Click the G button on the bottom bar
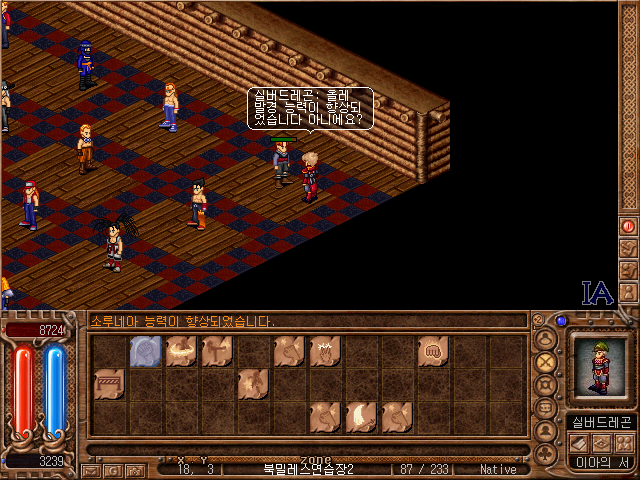This screenshot has width=640, height=480. point(113,470)
